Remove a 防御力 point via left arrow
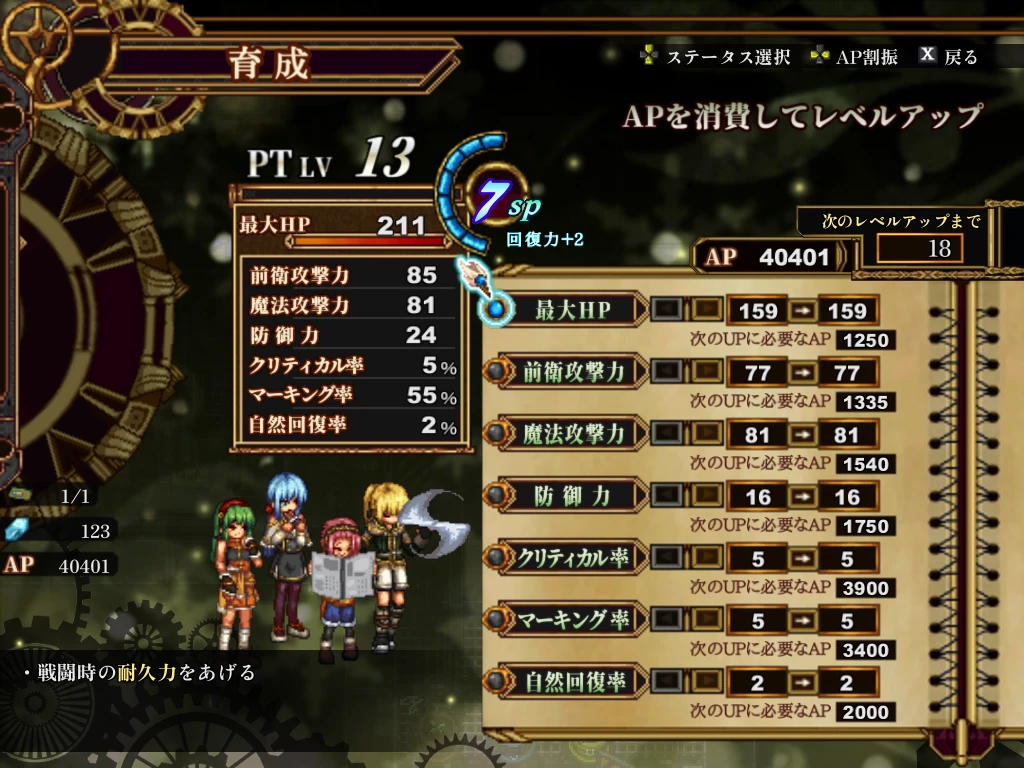The height and width of the screenshot is (768, 1024). [667, 496]
